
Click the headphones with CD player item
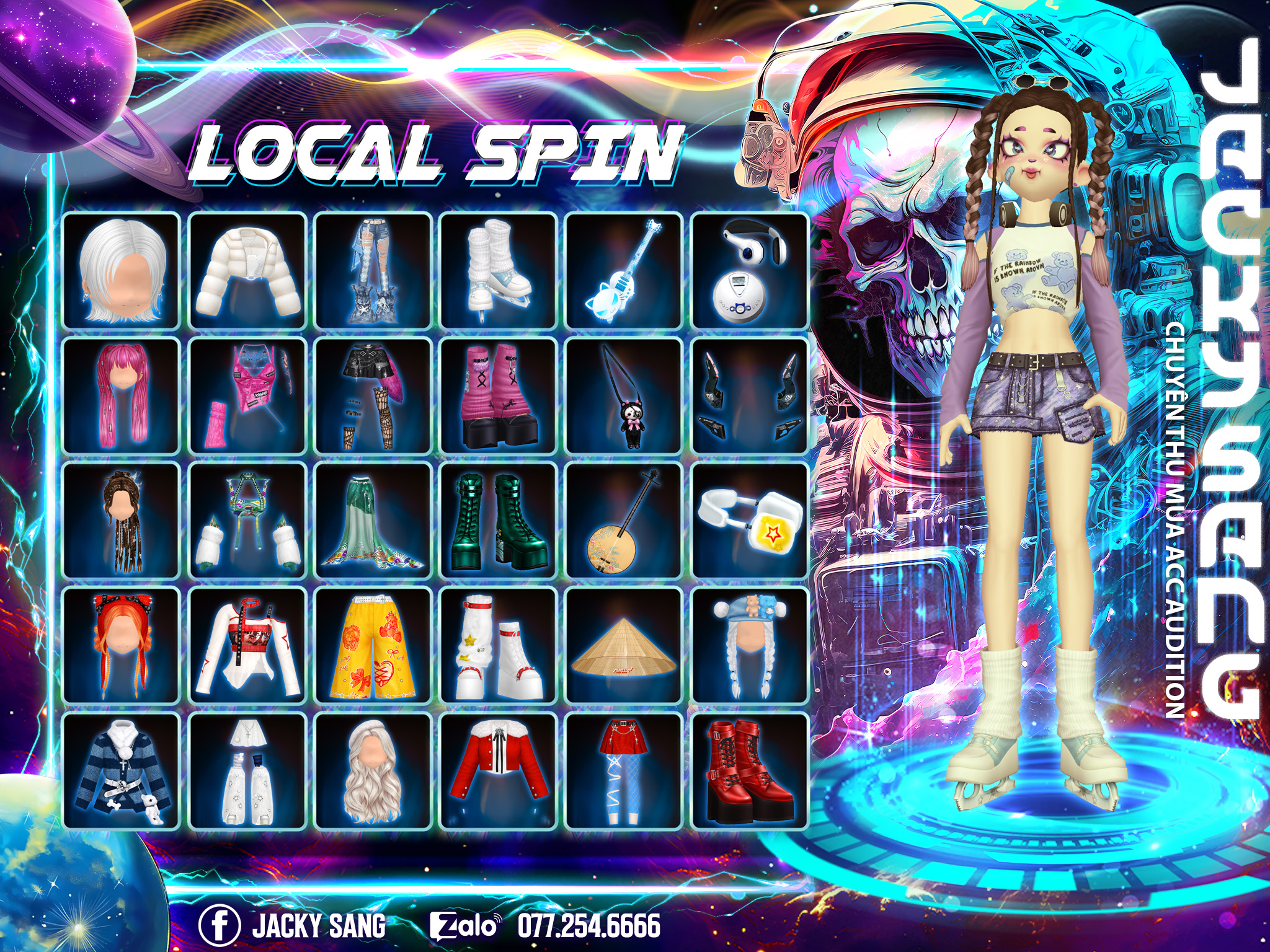click(x=750, y=271)
